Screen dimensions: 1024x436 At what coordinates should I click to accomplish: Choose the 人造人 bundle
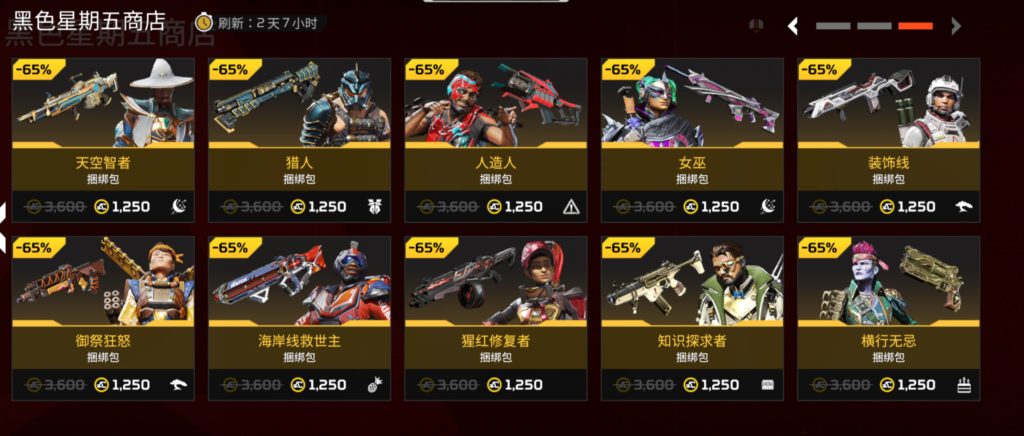pos(495,140)
